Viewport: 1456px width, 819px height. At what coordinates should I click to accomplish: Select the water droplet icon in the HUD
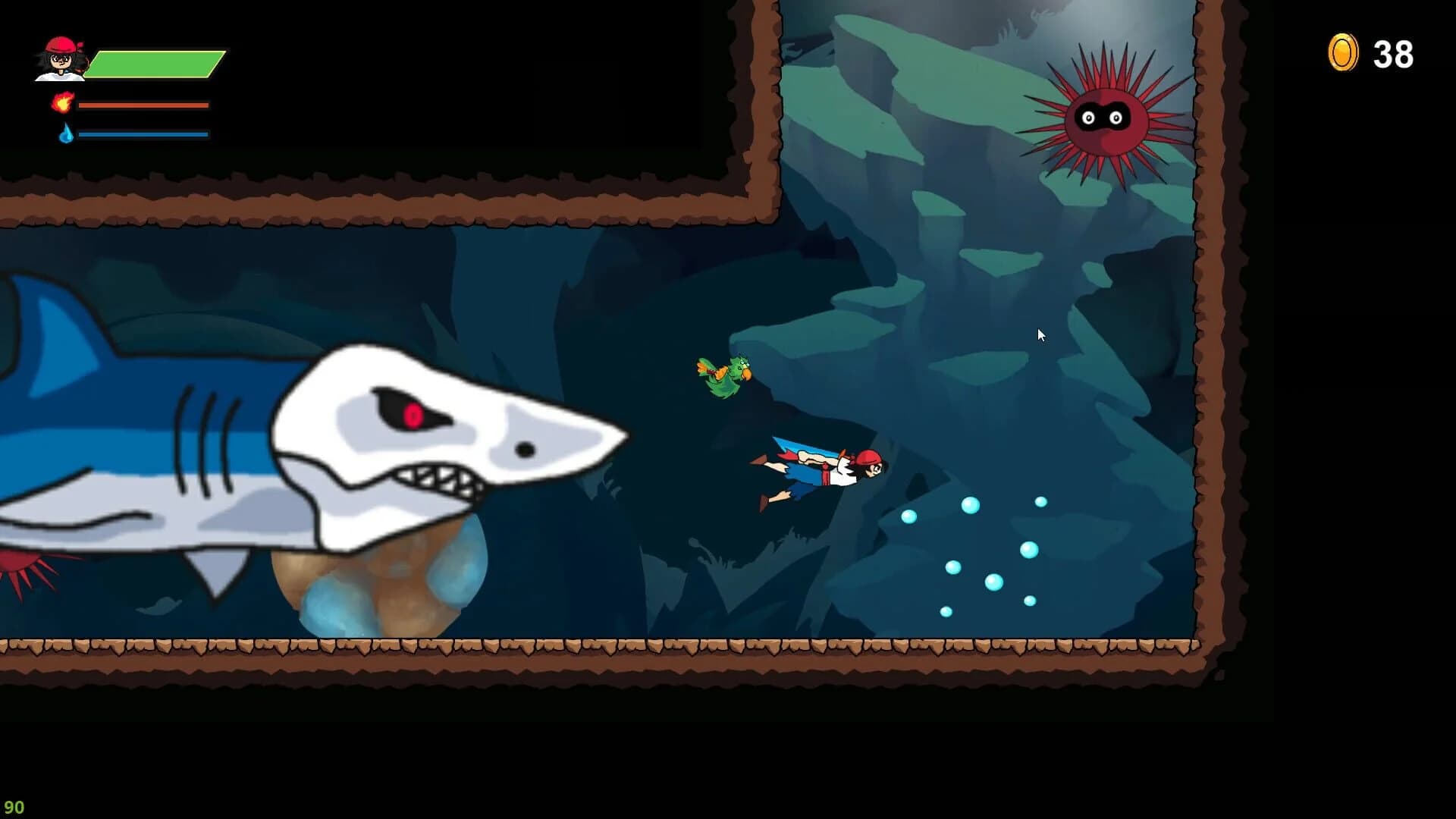point(67,133)
